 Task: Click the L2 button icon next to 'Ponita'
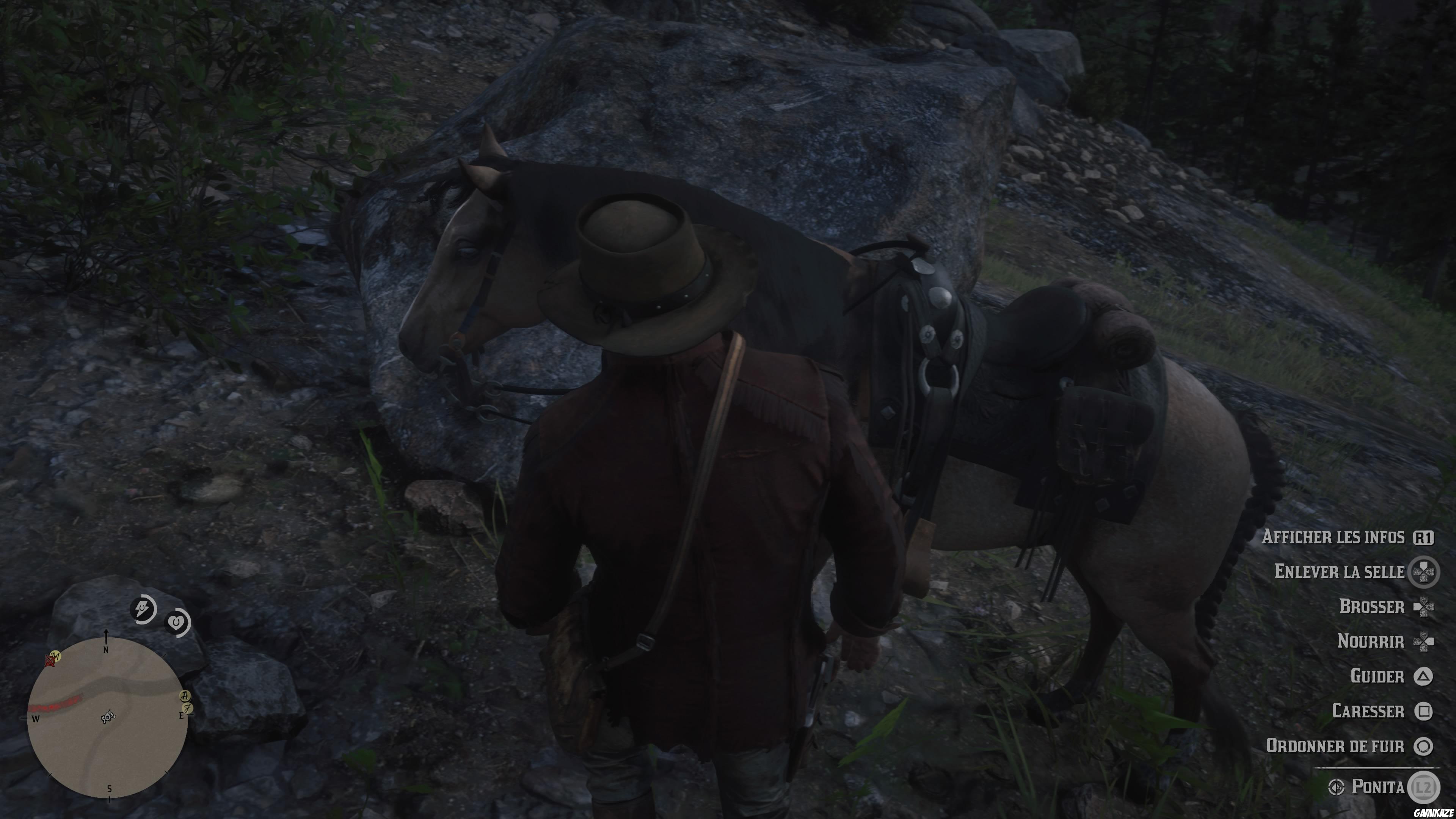tap(1425, 786)
